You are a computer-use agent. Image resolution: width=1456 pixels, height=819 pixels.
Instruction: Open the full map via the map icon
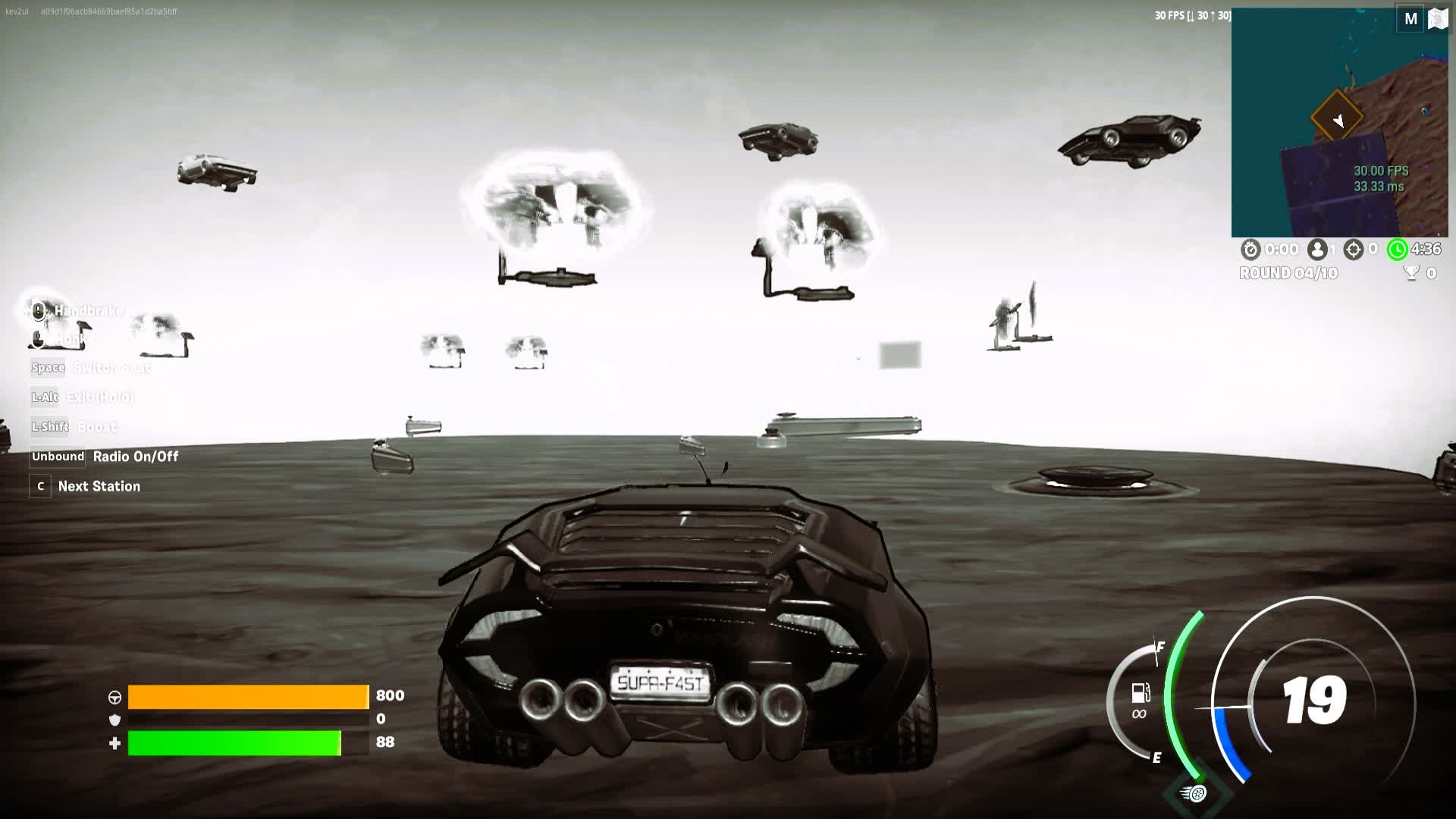click(1438, 19)
